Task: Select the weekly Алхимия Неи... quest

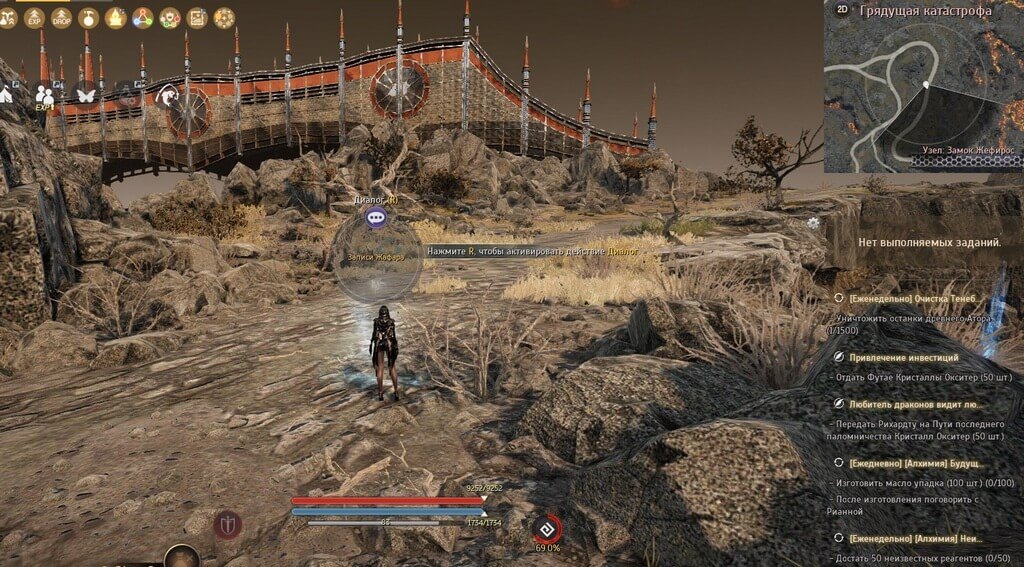Action: coord(911,538)
